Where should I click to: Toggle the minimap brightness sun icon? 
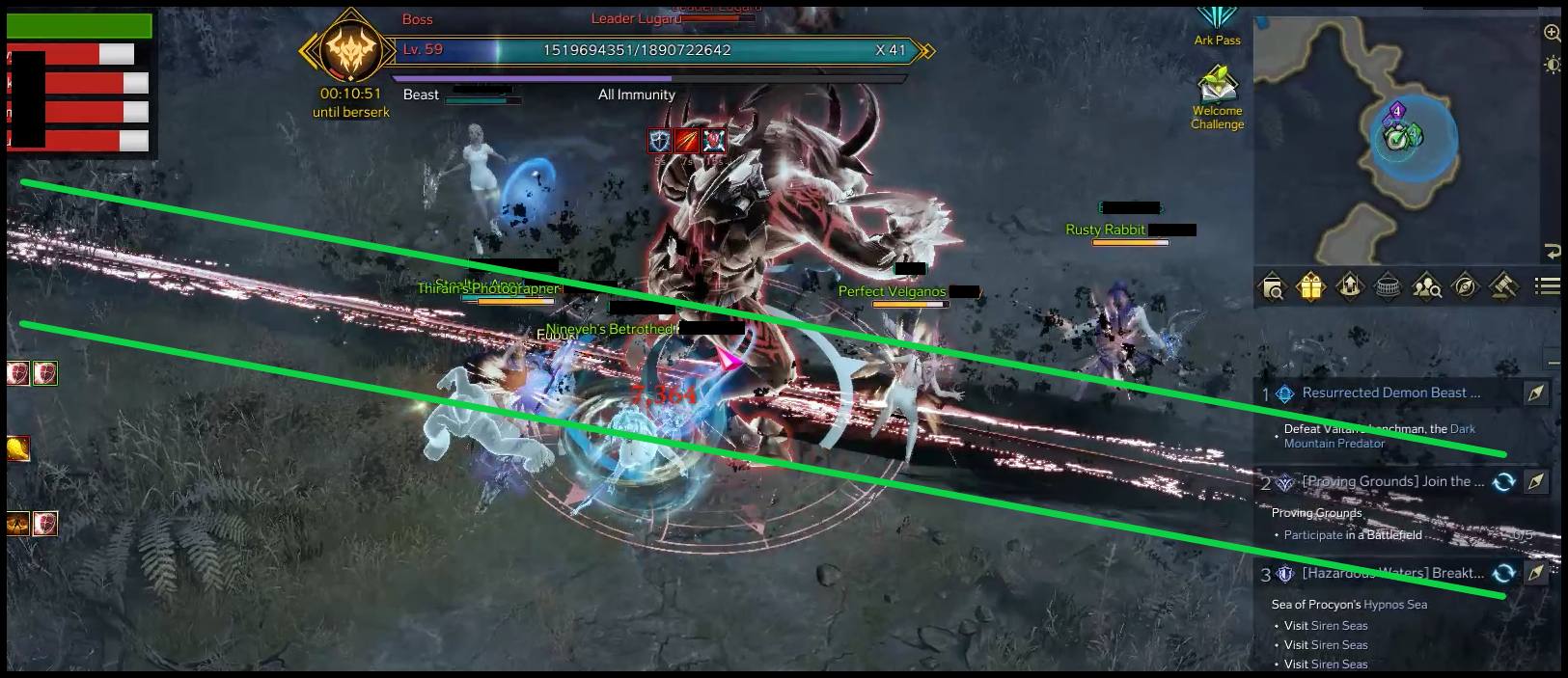(x=1552, y=65)
